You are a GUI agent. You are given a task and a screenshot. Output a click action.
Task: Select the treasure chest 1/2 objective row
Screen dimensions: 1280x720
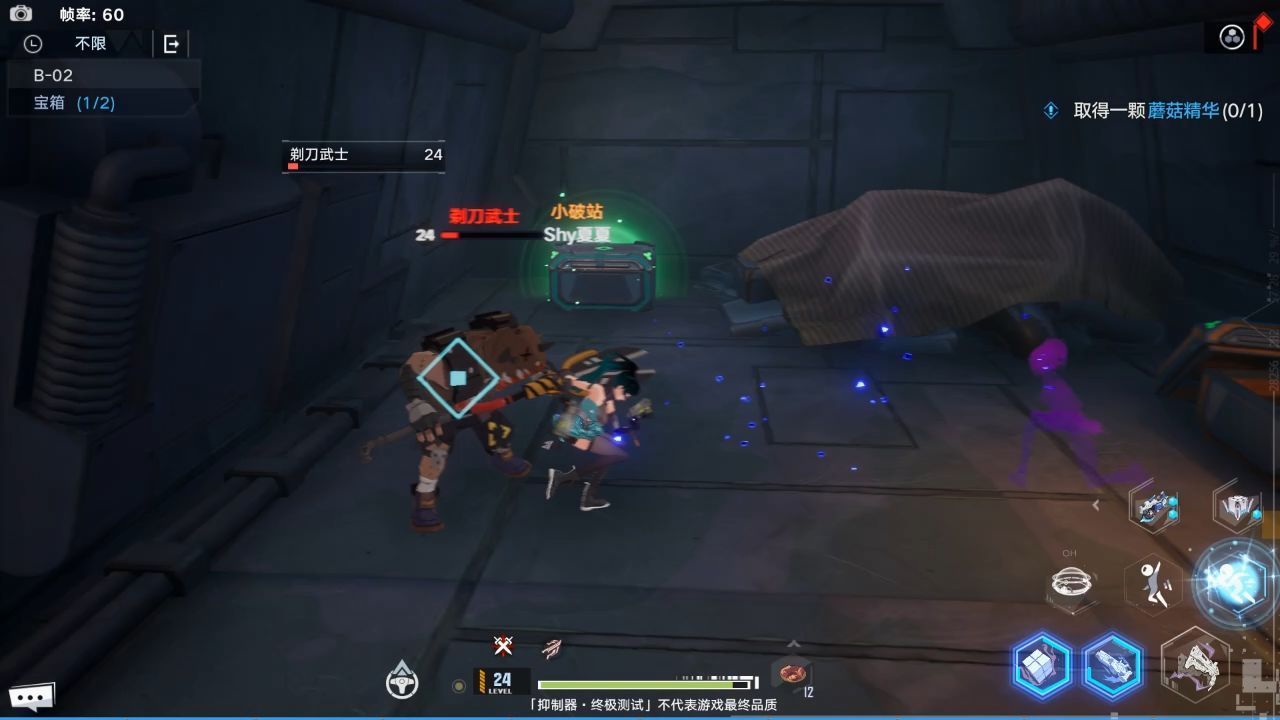click(x=75, y=102)
